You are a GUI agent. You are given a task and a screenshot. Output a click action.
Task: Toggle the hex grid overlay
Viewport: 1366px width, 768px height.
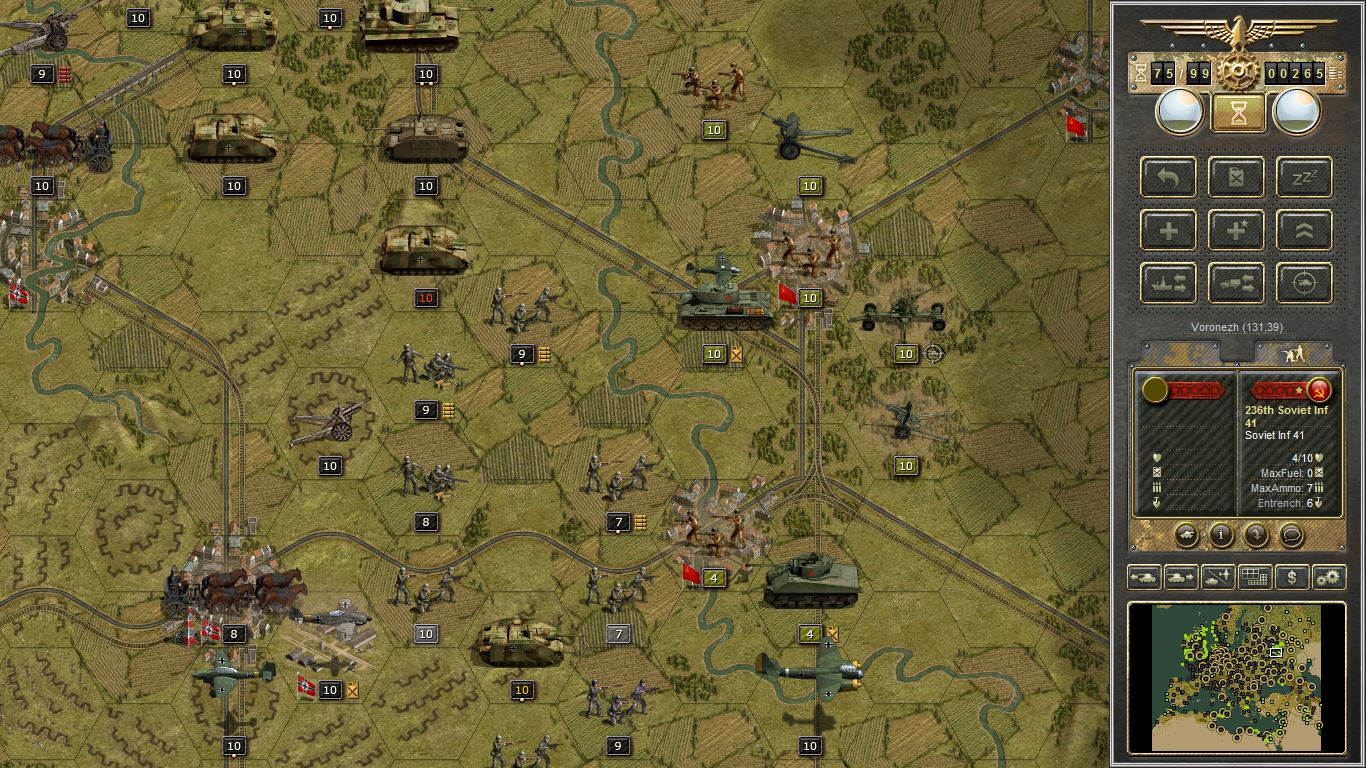point(1255,577)
